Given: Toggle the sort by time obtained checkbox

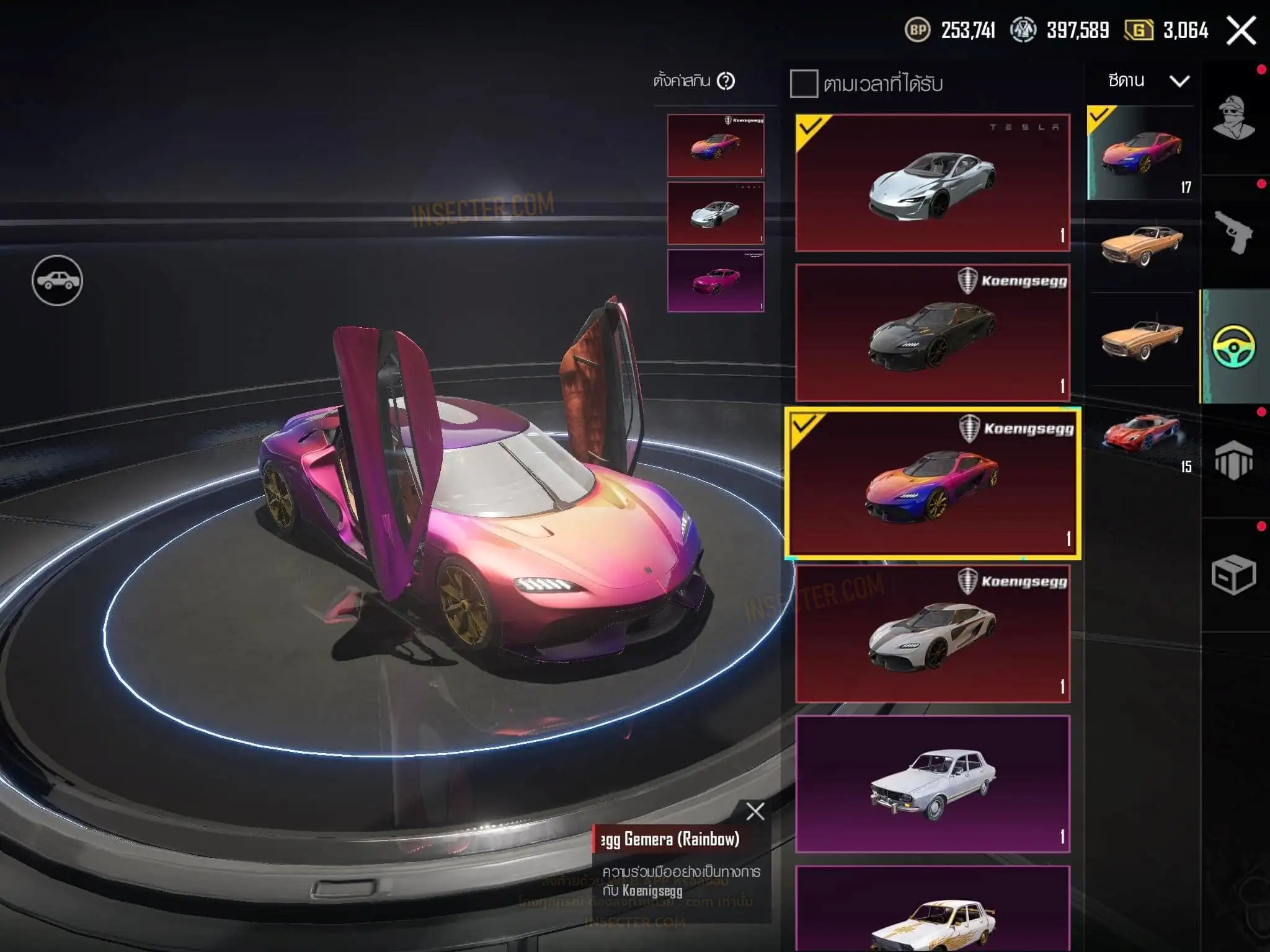Looking at the screenshot, I should click(804, 84).
